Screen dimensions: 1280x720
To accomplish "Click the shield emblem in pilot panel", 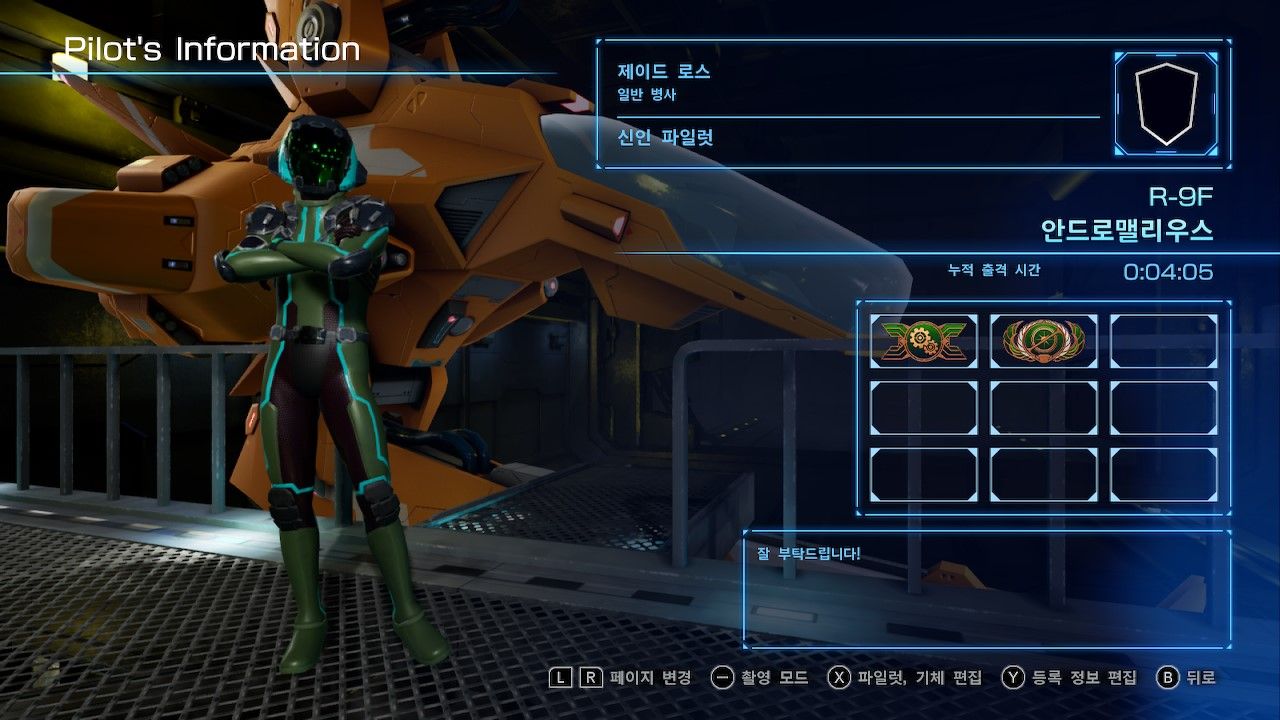I will [1166, 104].
